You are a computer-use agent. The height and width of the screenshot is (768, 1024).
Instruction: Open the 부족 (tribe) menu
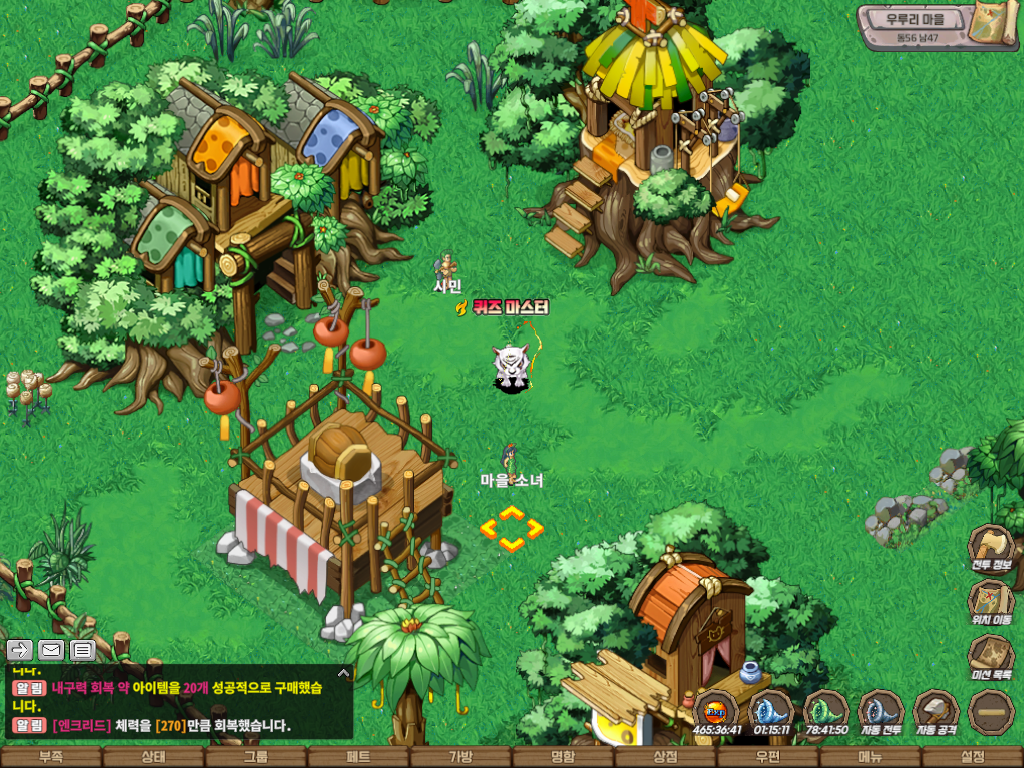pos(51,757)
